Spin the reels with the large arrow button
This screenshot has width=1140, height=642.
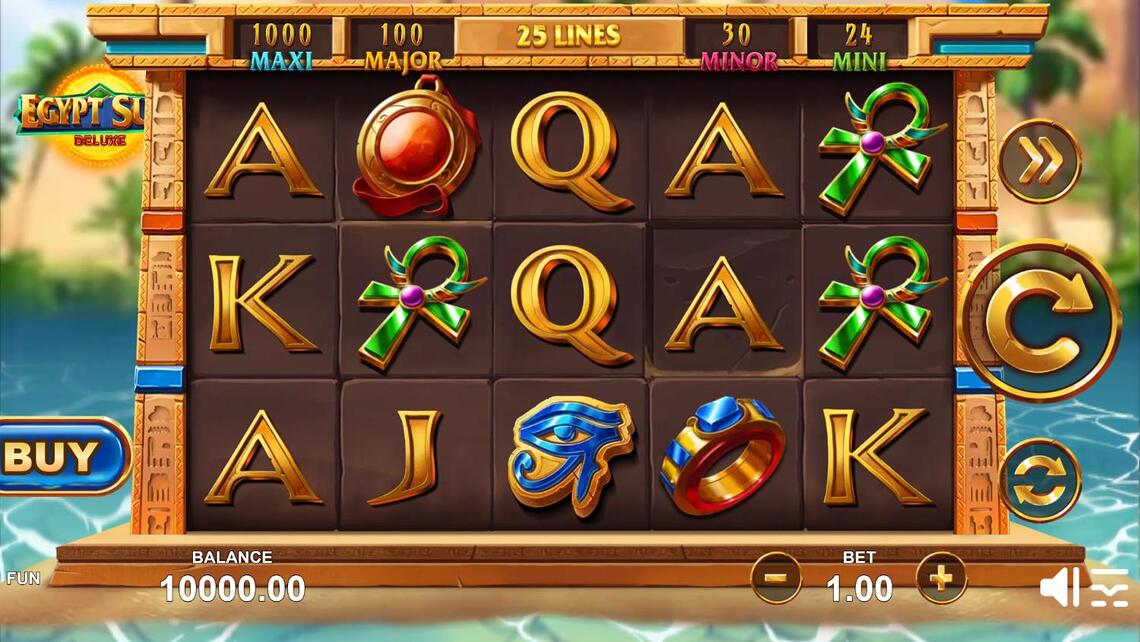click(1041, 320)
